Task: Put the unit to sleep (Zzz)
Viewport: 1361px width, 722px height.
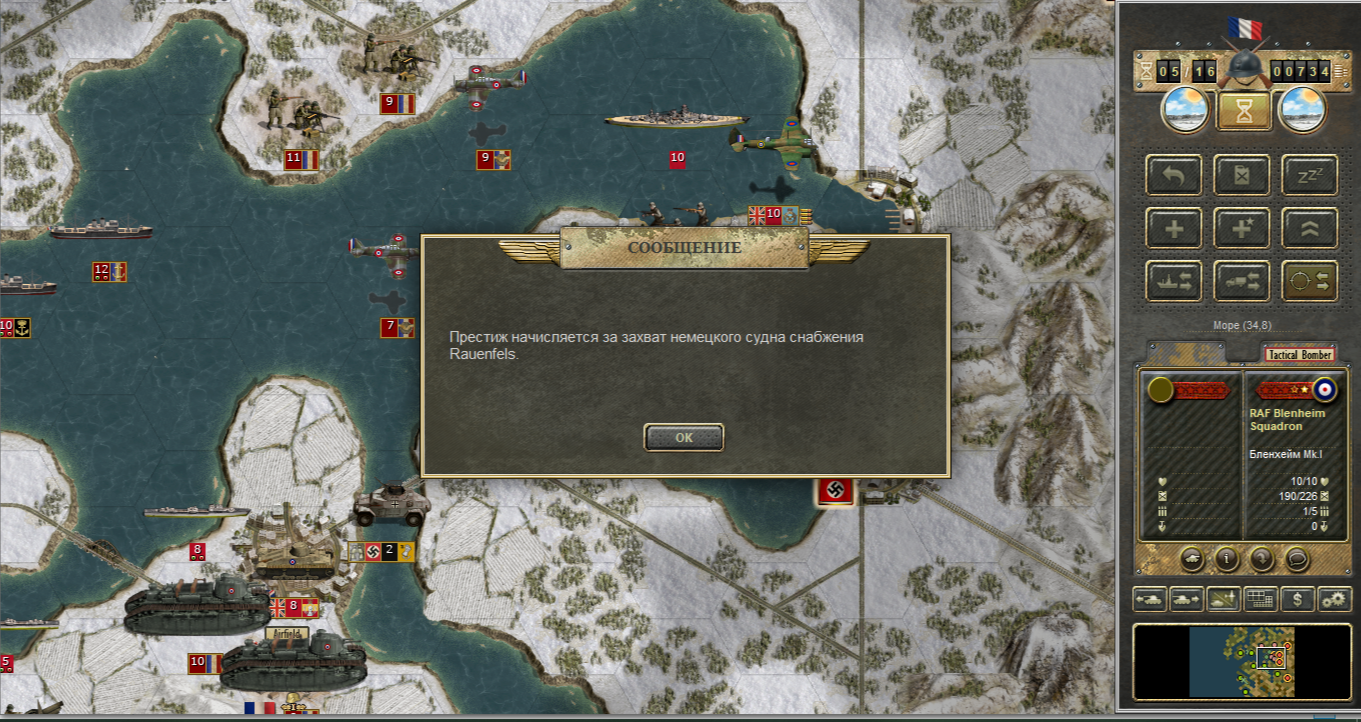Action: (1310, 175)
